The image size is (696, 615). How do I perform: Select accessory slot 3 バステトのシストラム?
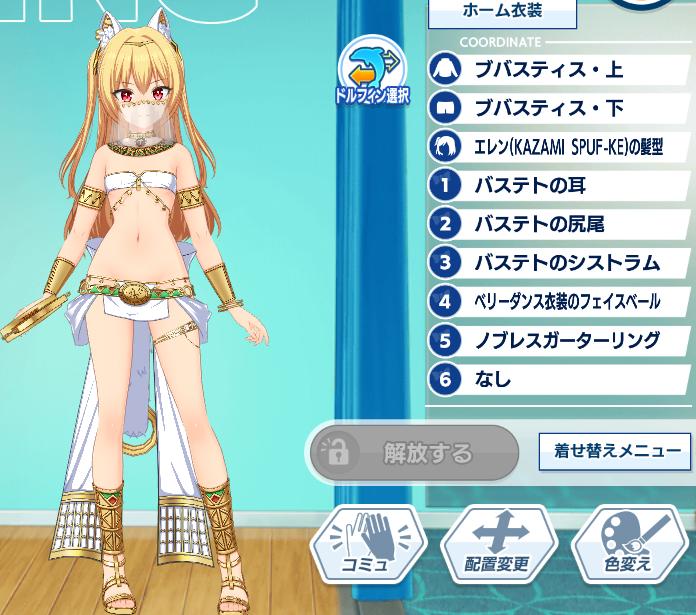point(560,263)
